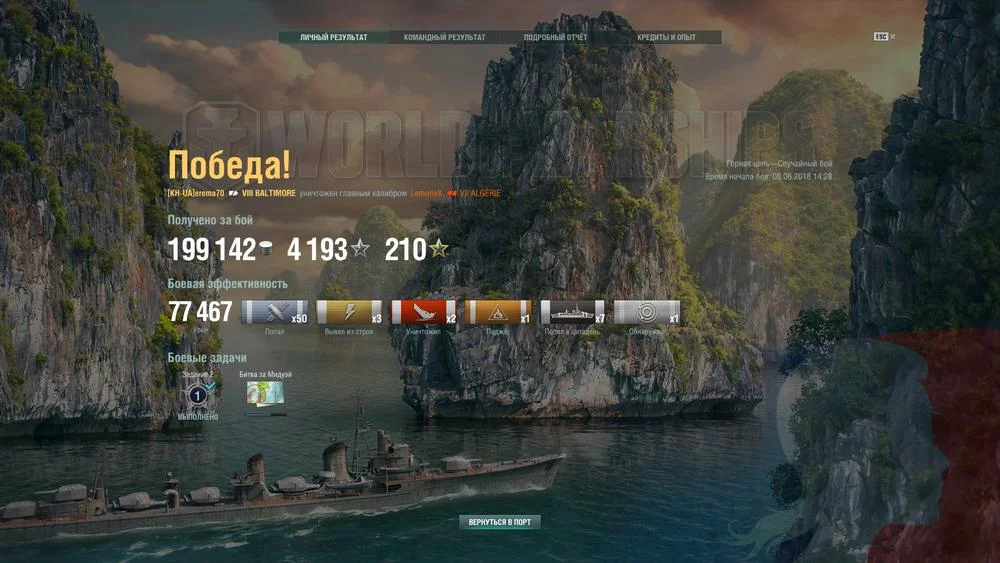This screenshot has width=1000, height=563.
Task: Click enemy player name LemoneX
Action: 426,193
